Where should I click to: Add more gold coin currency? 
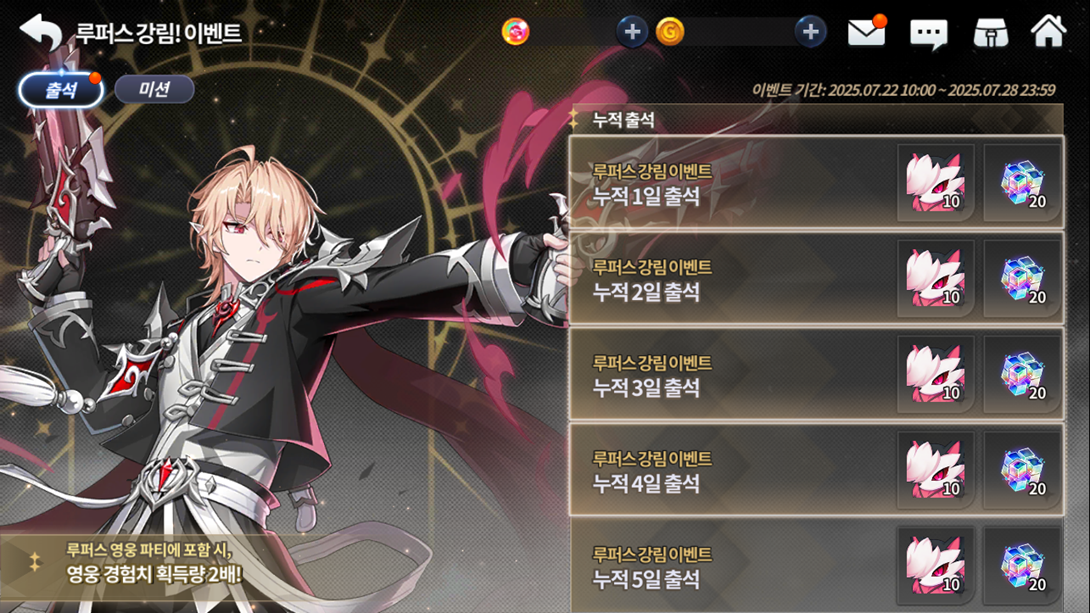pyautogui.click(x=810, y=32)
